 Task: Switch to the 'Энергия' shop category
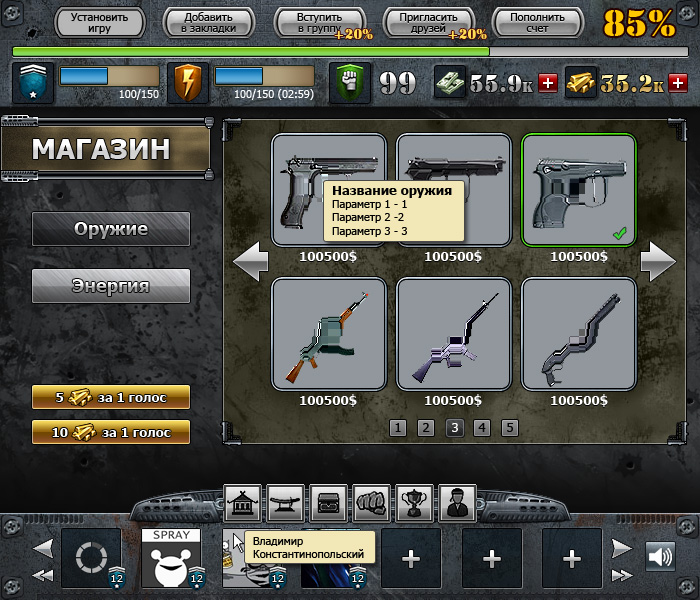tap(111, 286)
